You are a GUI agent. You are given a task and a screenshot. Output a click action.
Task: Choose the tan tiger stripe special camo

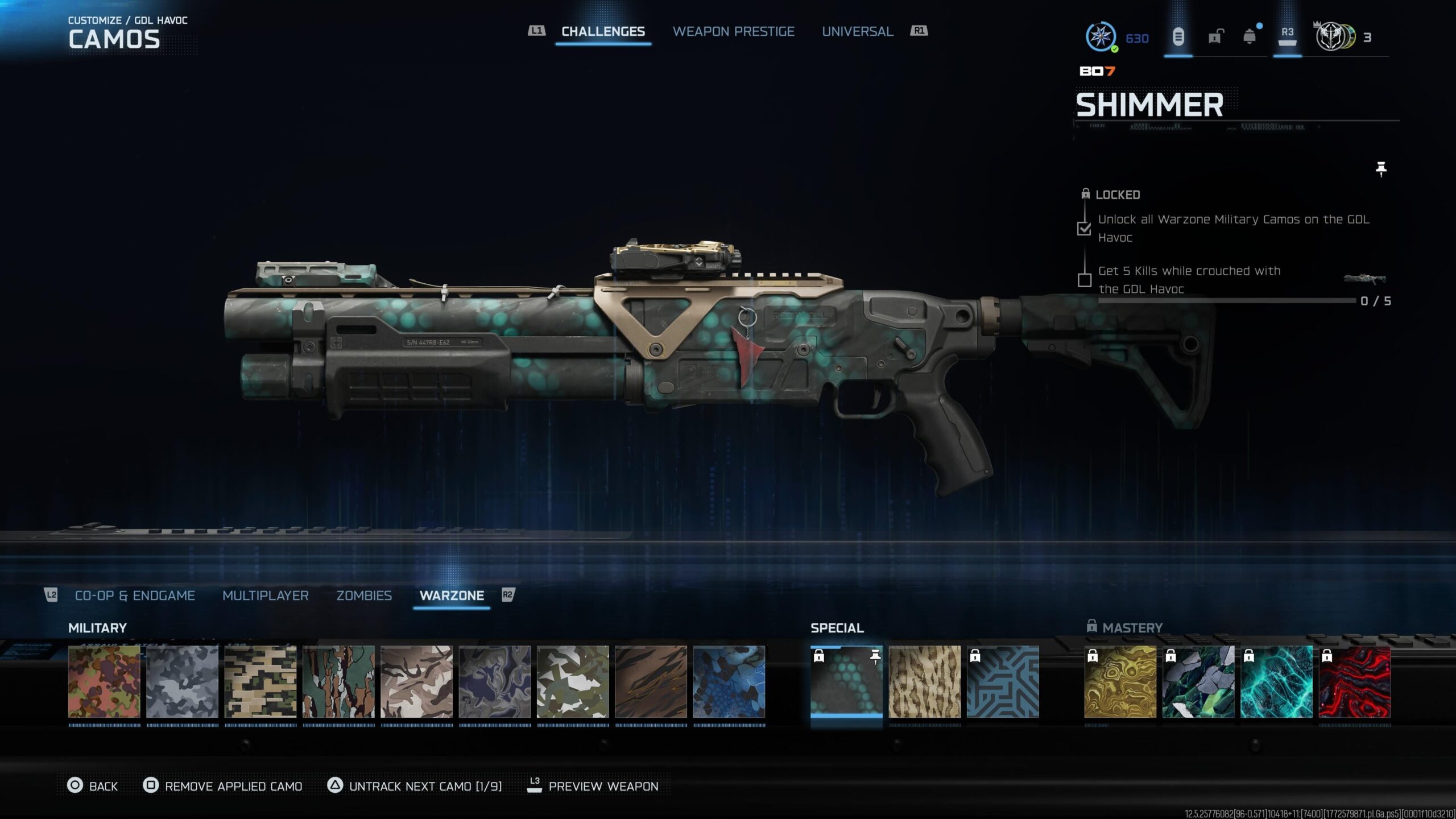tap(924, 681)
